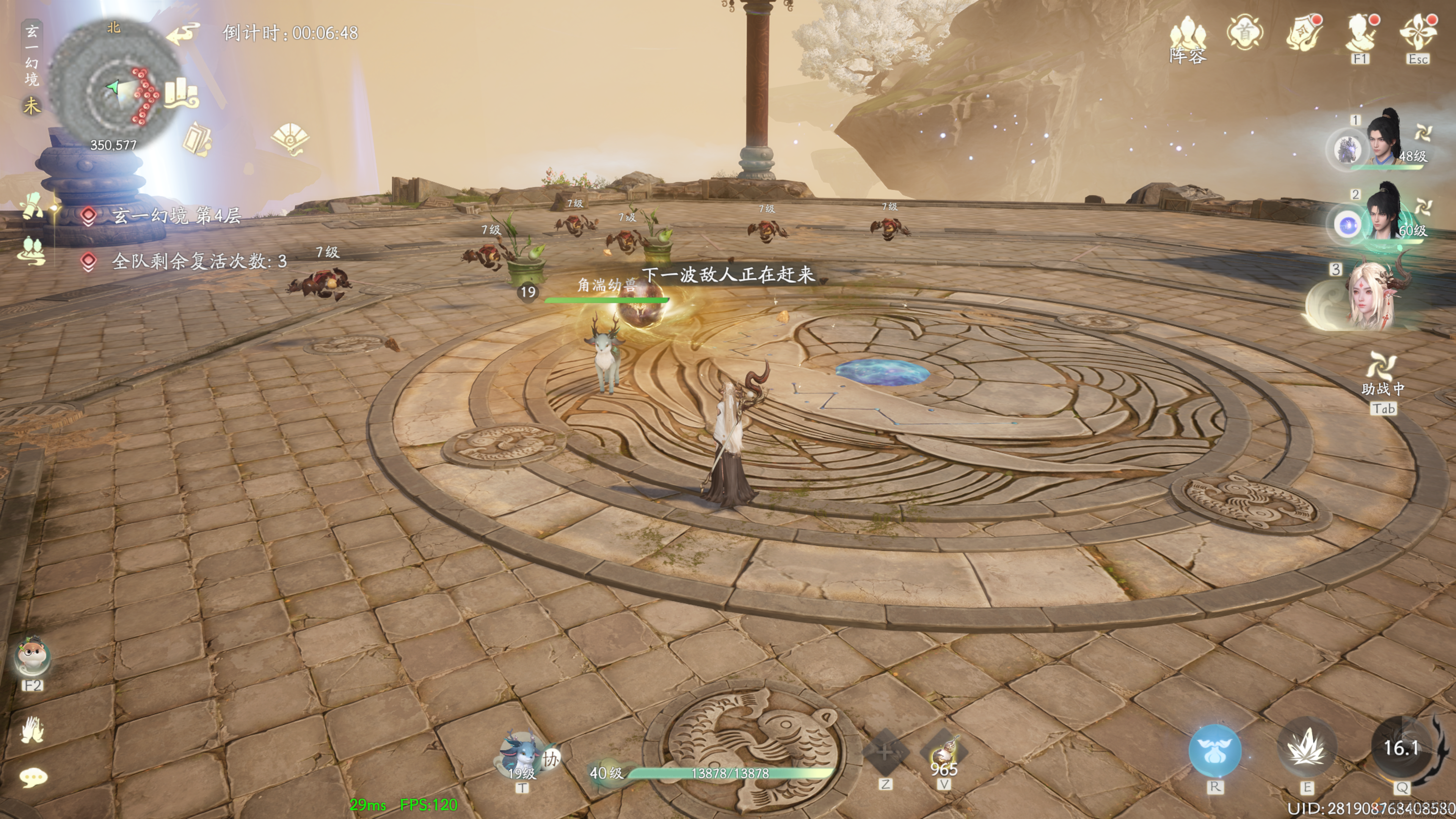Open the token icon with red notification dot
Viewport: 1456px width, 819px height.
(x=1304, y=33)
